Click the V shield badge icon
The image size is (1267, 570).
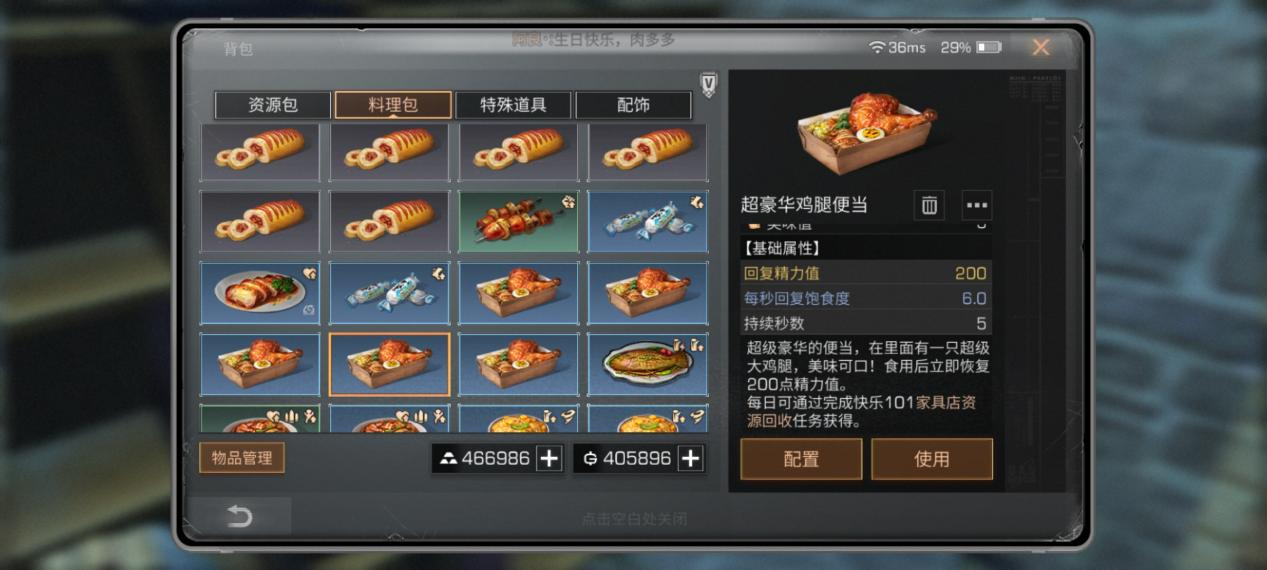coord(708,85)
